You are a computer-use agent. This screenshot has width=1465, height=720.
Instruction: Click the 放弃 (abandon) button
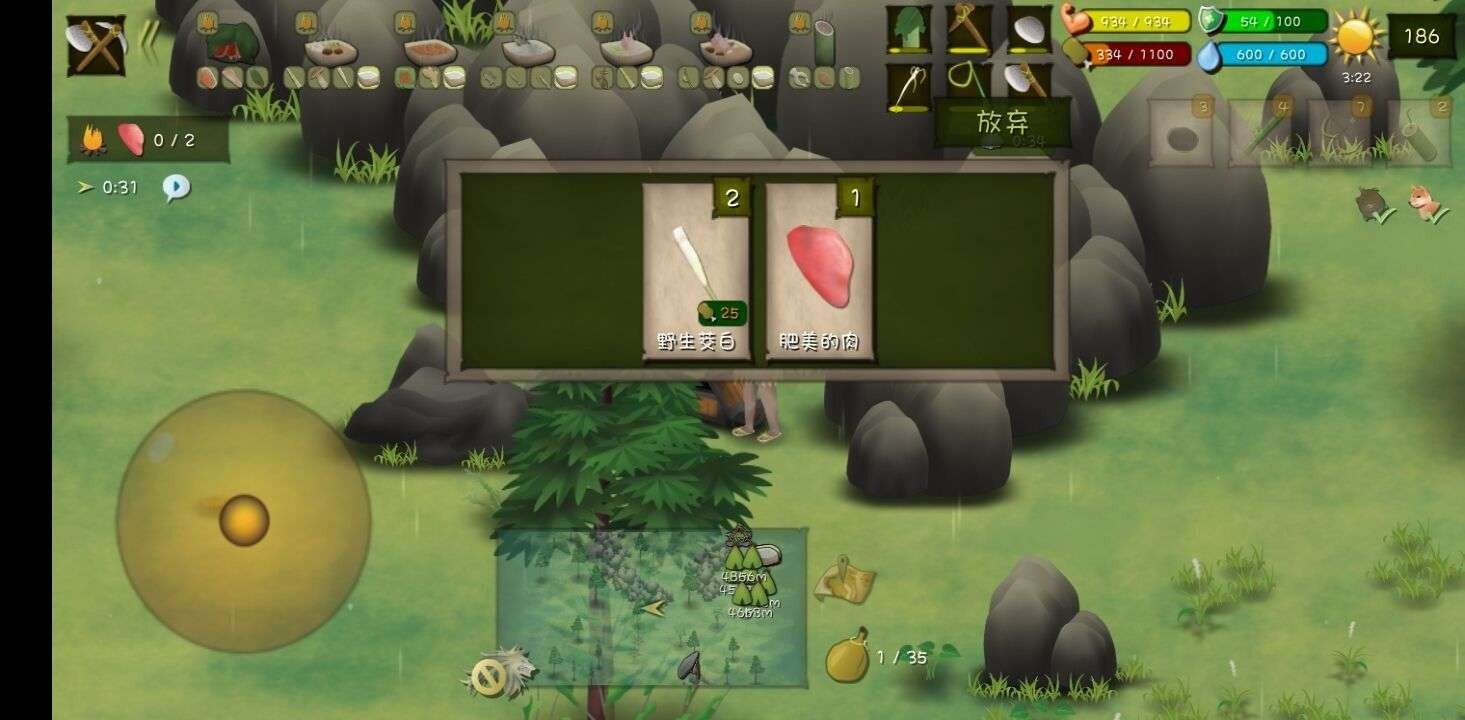pos(1002,123)
